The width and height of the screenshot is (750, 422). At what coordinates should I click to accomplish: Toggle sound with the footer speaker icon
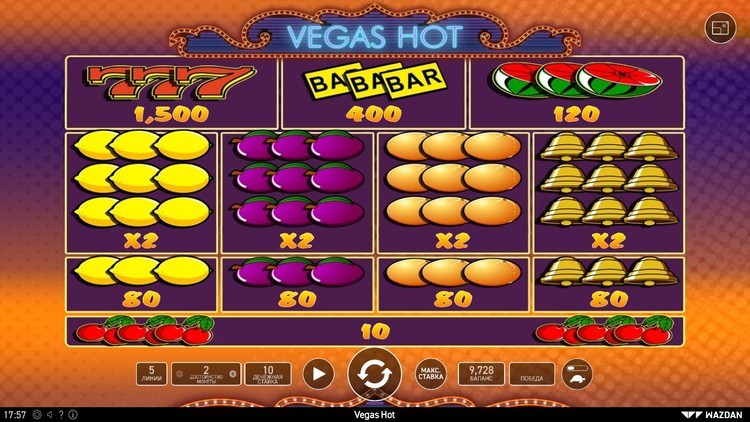tap(49, 414)
